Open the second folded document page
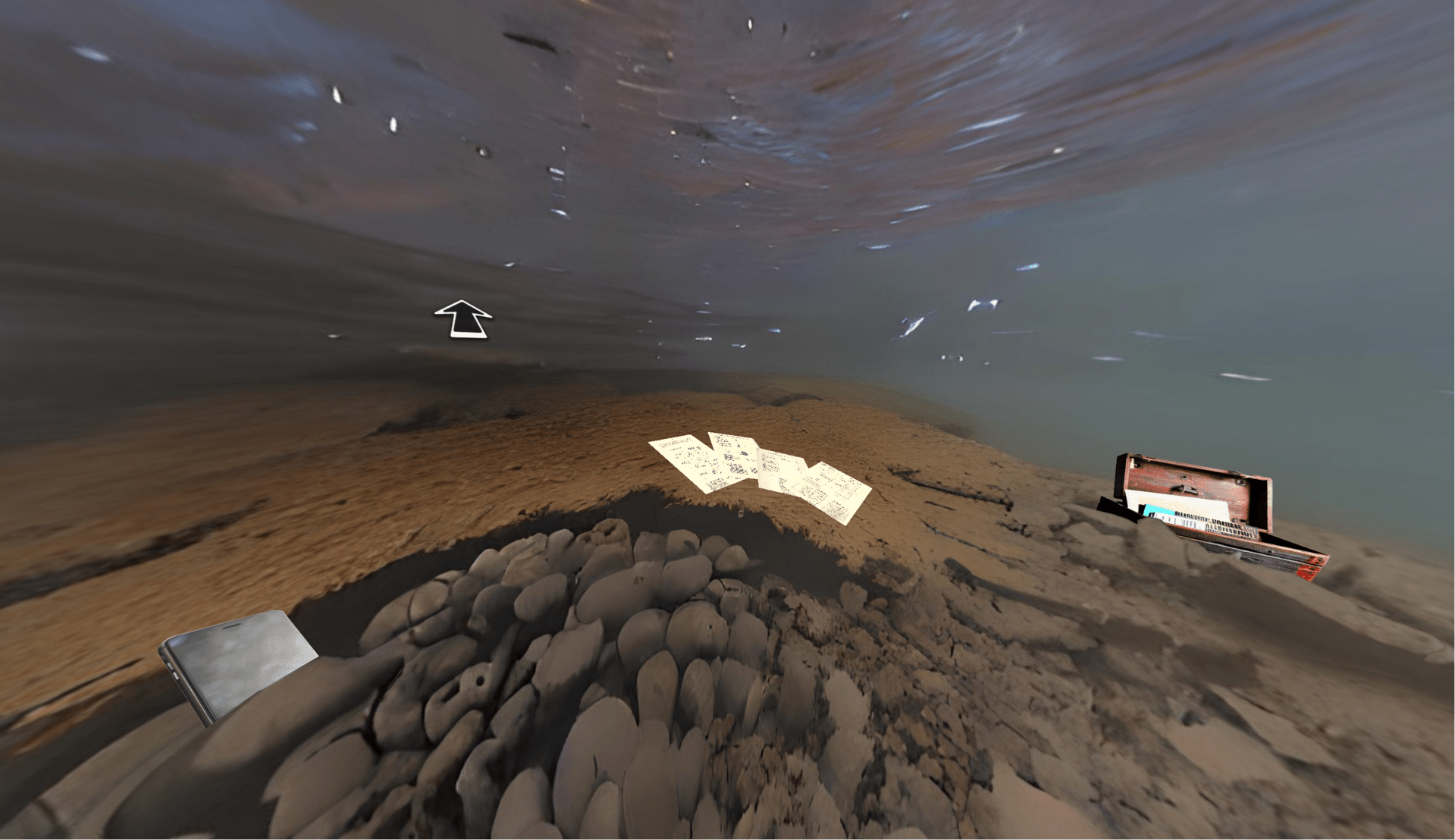Viewport: 1455px width, 840px height. [x=734, y=458]
